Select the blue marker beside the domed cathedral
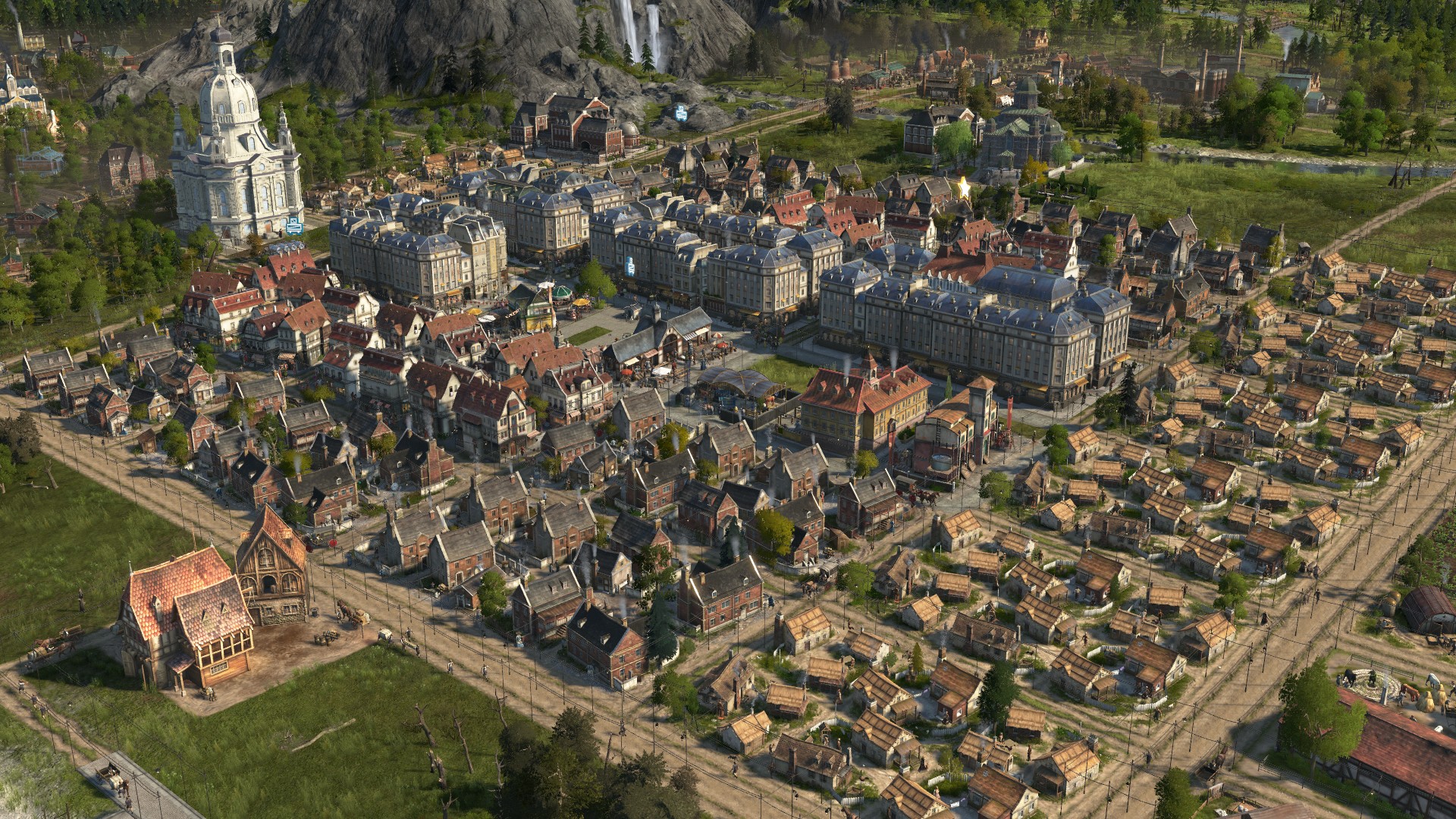 (x=294, y=225)
